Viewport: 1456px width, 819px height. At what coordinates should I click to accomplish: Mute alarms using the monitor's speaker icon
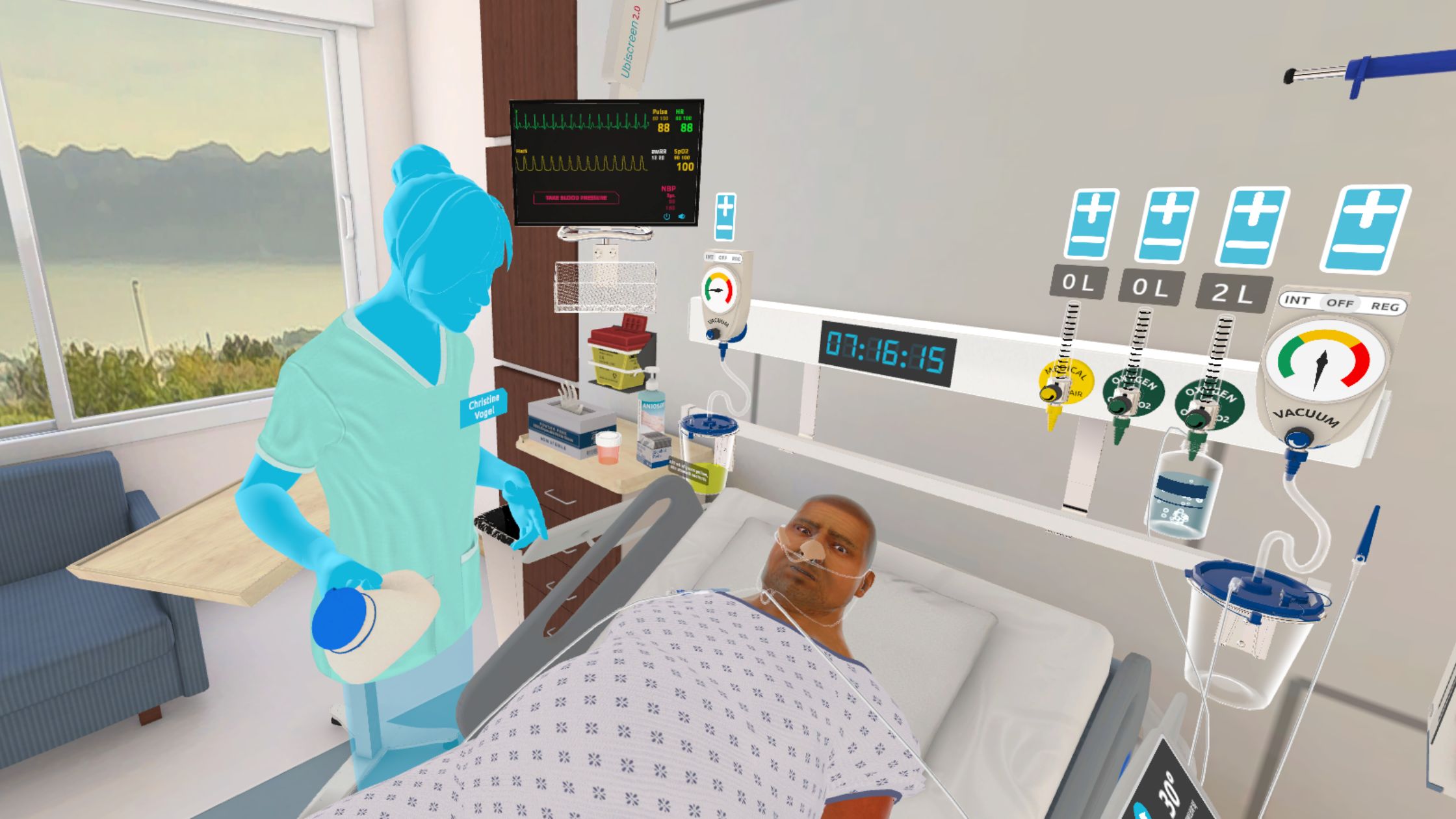coord(681,217)
